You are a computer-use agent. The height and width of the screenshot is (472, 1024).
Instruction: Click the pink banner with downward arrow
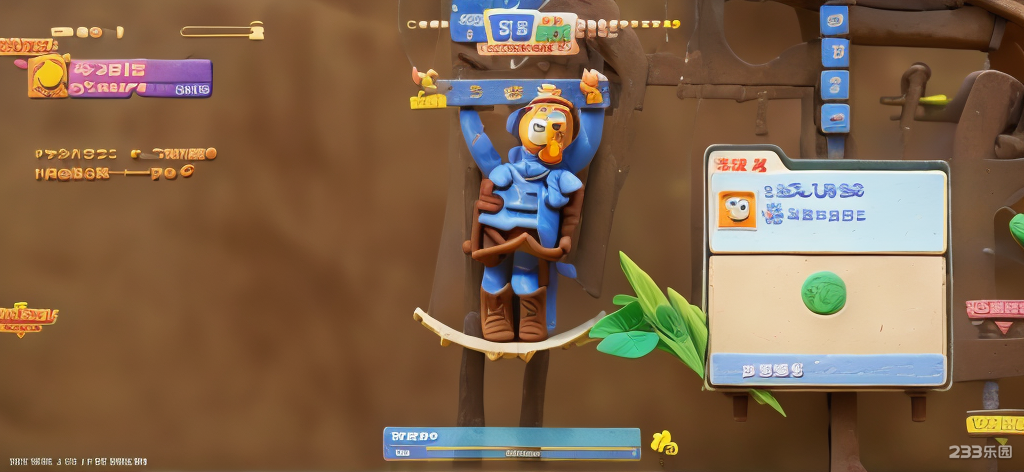point(995,313)
